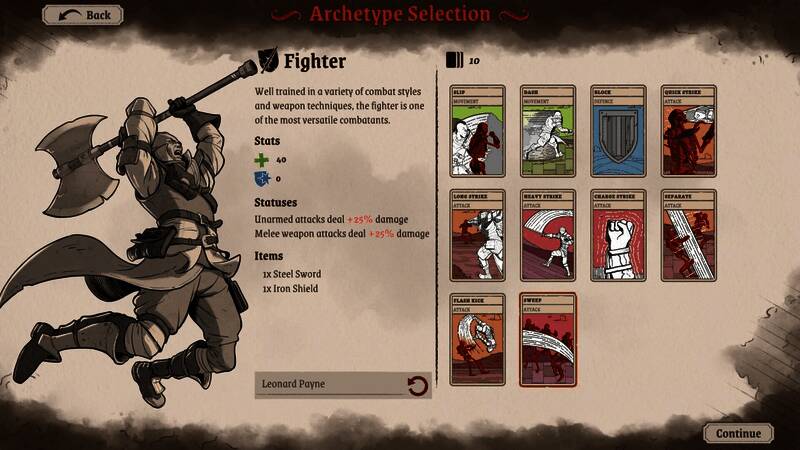
Task: Inspect the Flash Kick attack card
Action: click(477, 340)
